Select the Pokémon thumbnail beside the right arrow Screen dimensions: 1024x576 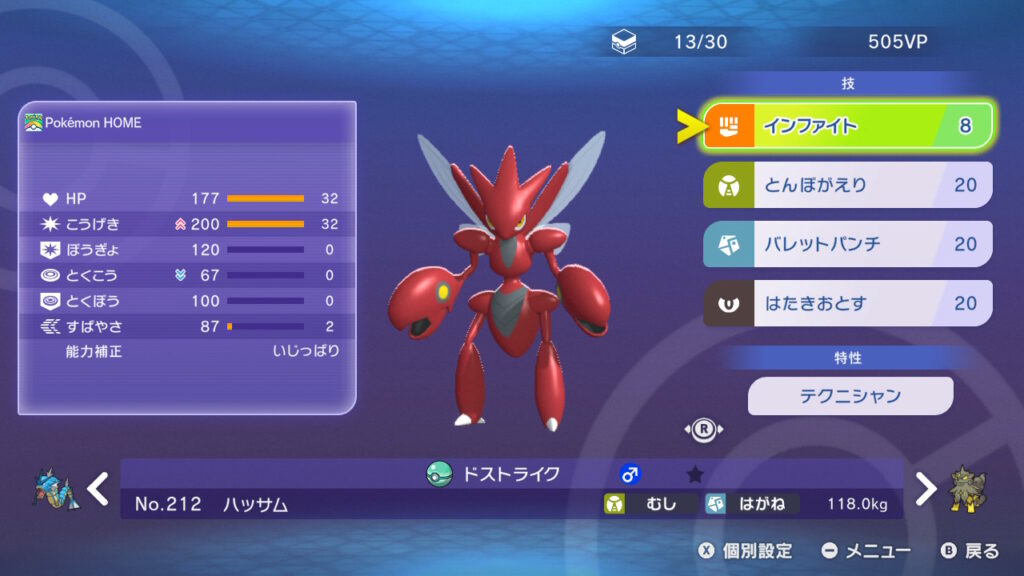point(967,489)
